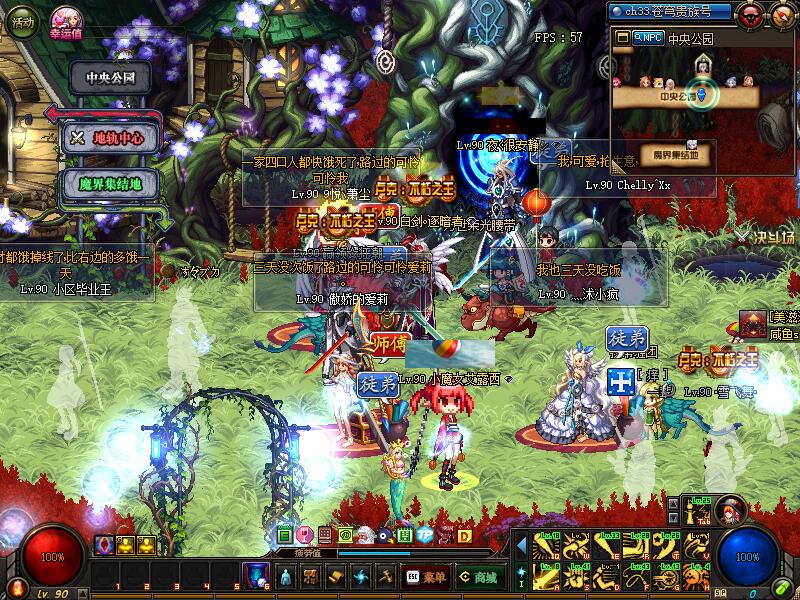The height and width of the screenshot is (600, 800).
Task: Click the orange D icon
Action: click(x=464, y=536)
